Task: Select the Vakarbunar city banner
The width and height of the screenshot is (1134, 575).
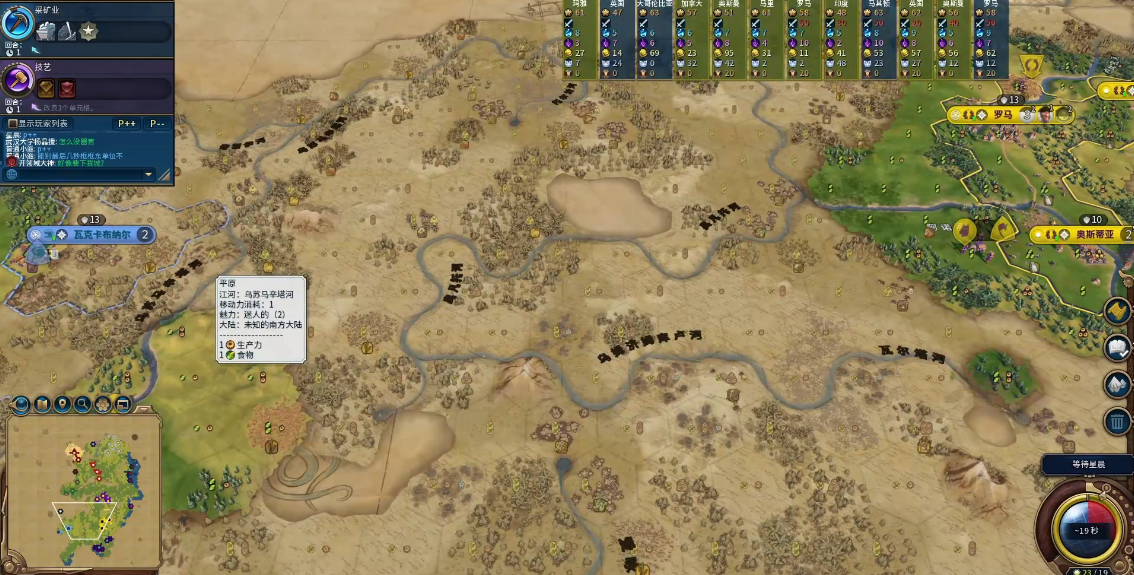Action: pyautogui.click(x=97, y=234)
